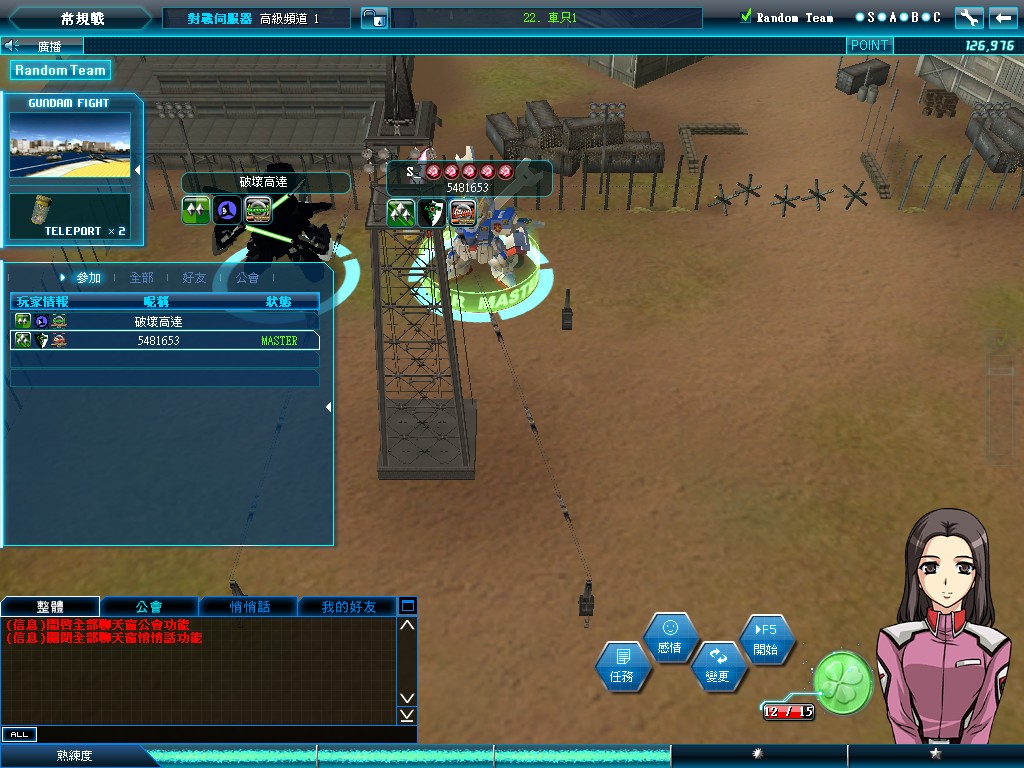
Task: Switch to the 好友 friends tab
Action: 194,278
